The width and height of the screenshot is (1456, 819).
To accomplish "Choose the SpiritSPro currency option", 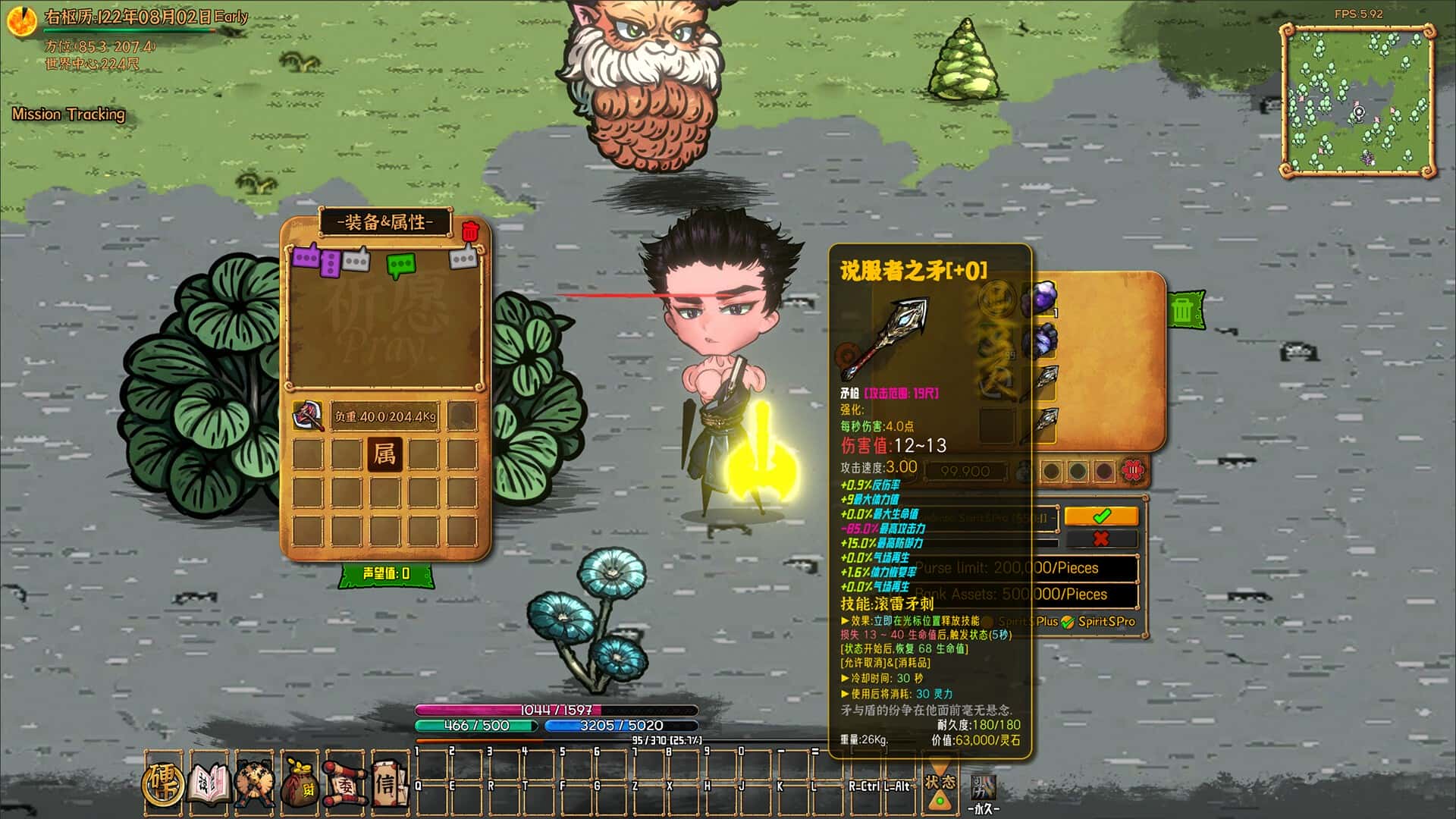I will click(x=1098, y=622).
